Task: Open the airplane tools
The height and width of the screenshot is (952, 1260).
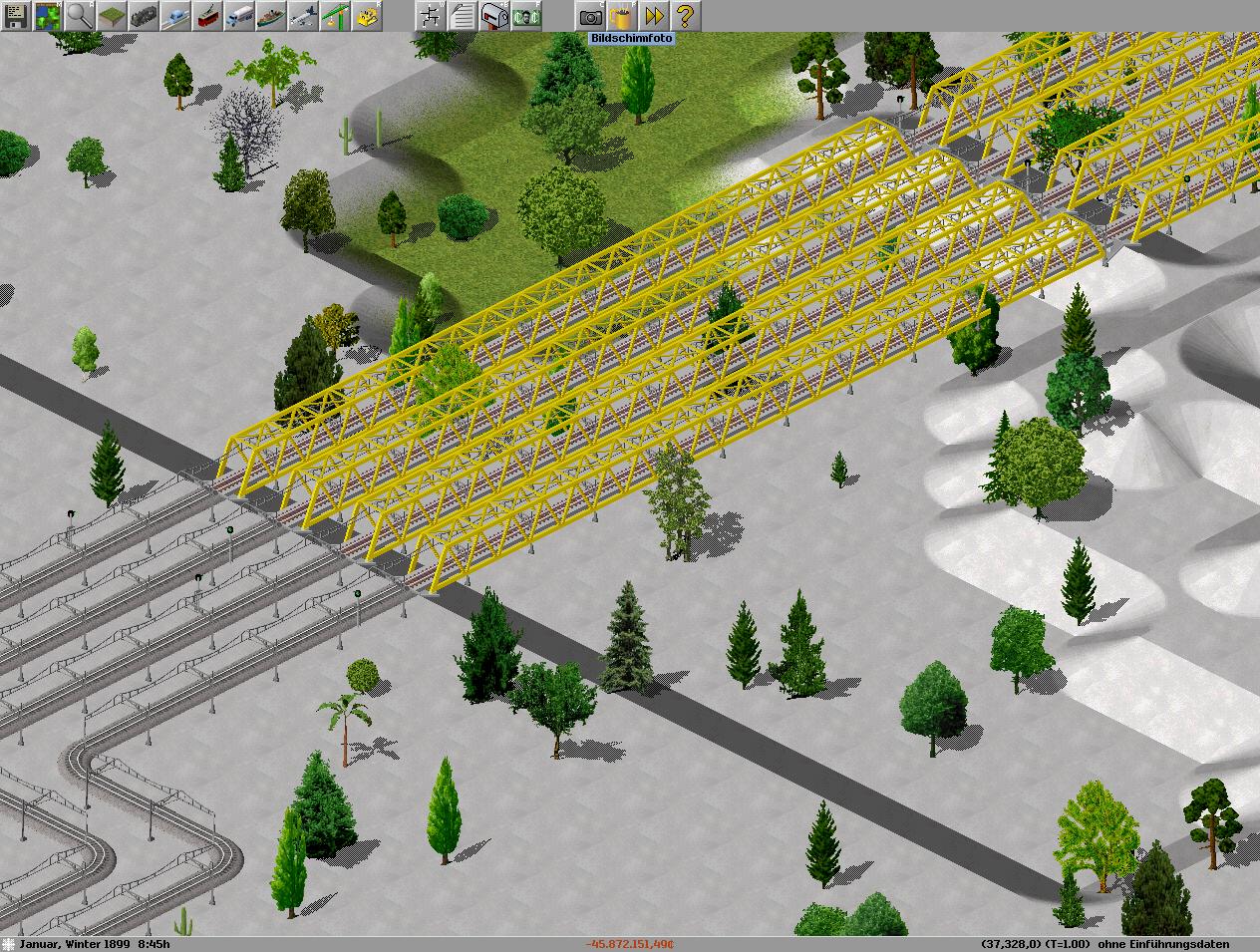Action: tap(303, 15)
